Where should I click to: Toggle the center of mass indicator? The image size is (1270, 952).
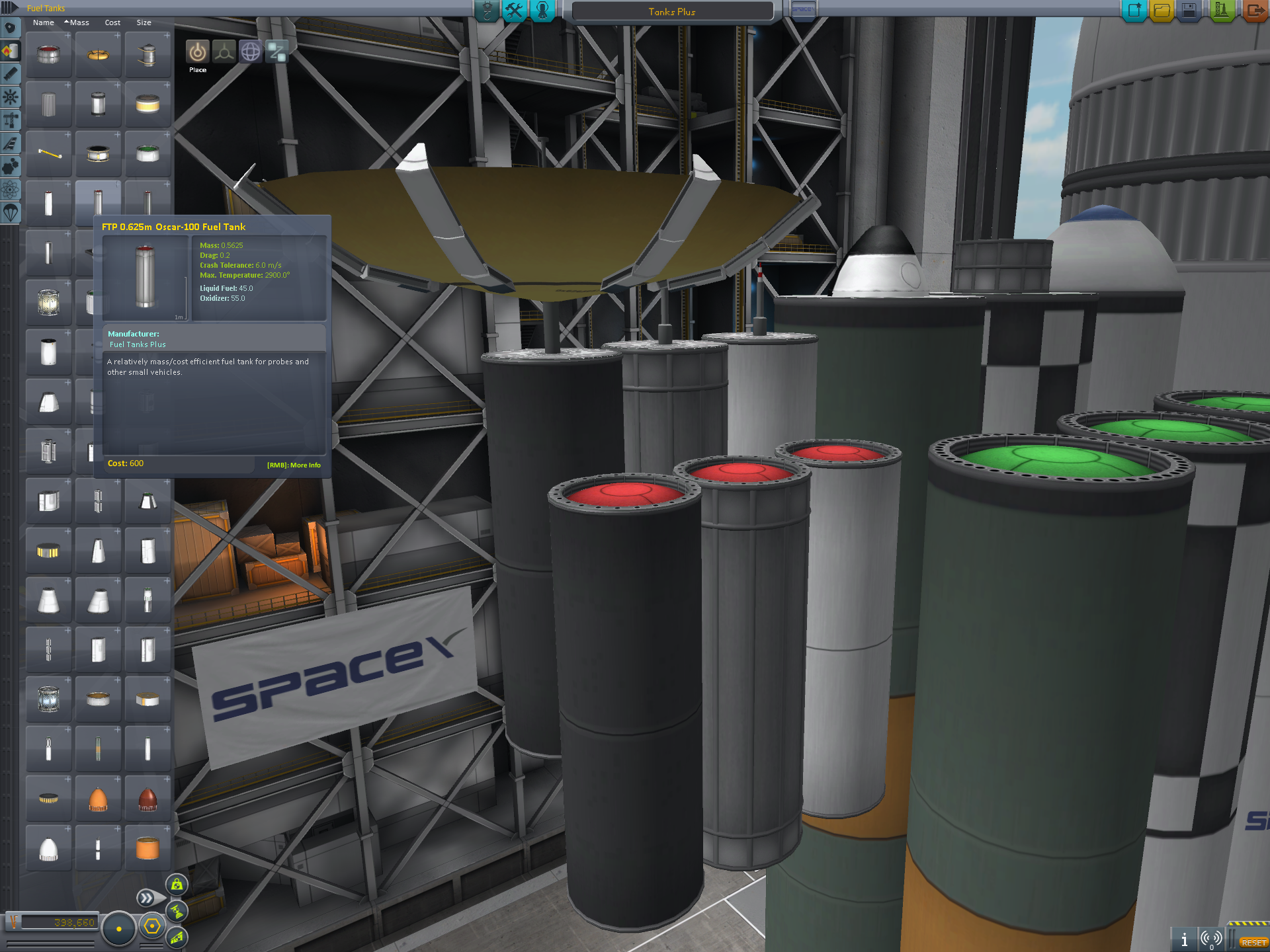(176, 885)
